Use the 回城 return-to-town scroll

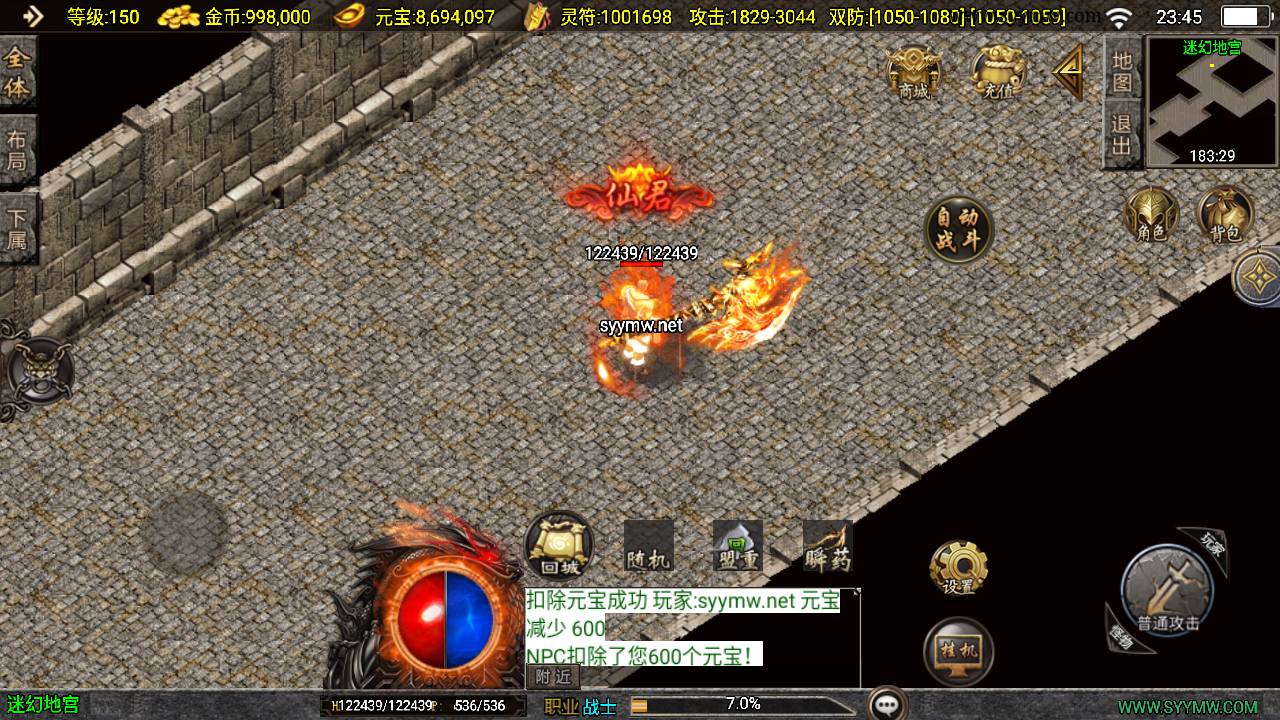point(559,546)
